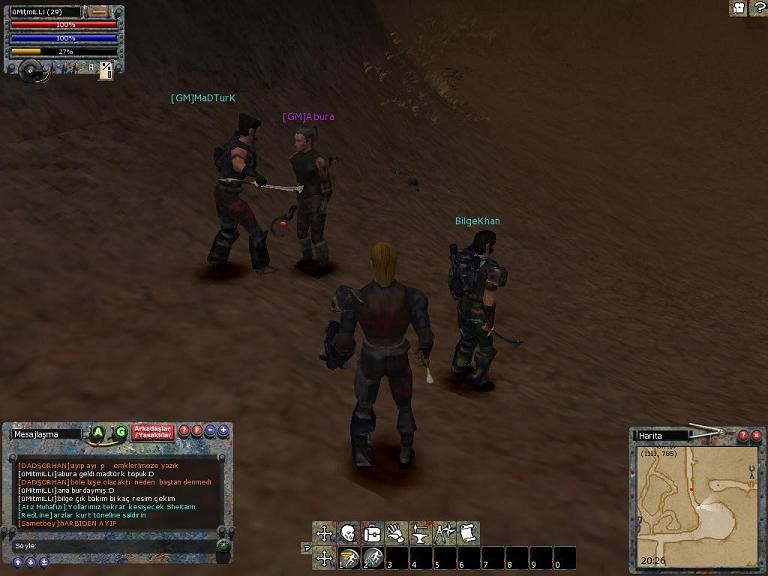Click the blue plus button in chat panel
768x576 pixels.
223,431
